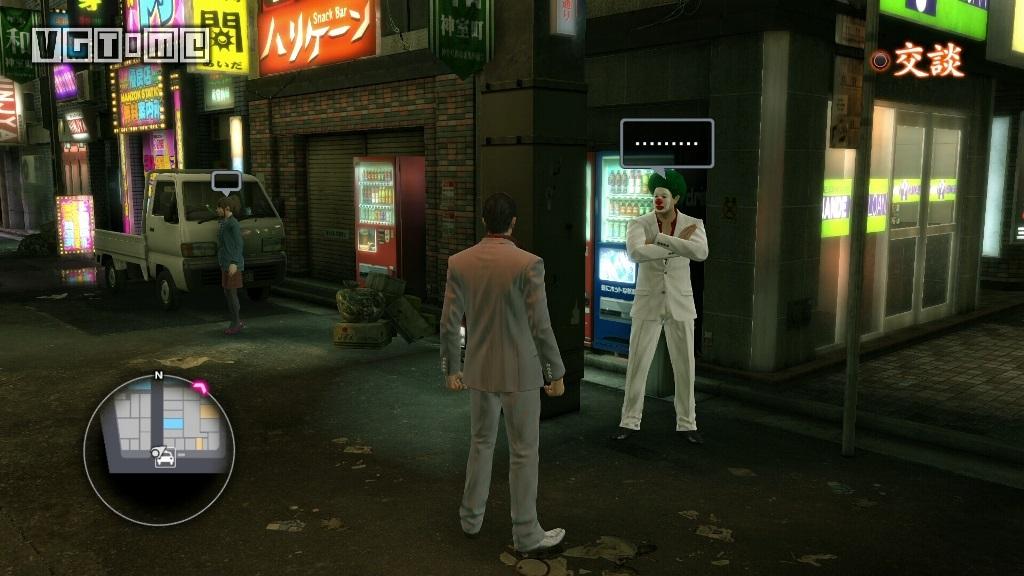Click the dotted speech bubble above the clown
The image size is (1024, 576).
point(667,144)
